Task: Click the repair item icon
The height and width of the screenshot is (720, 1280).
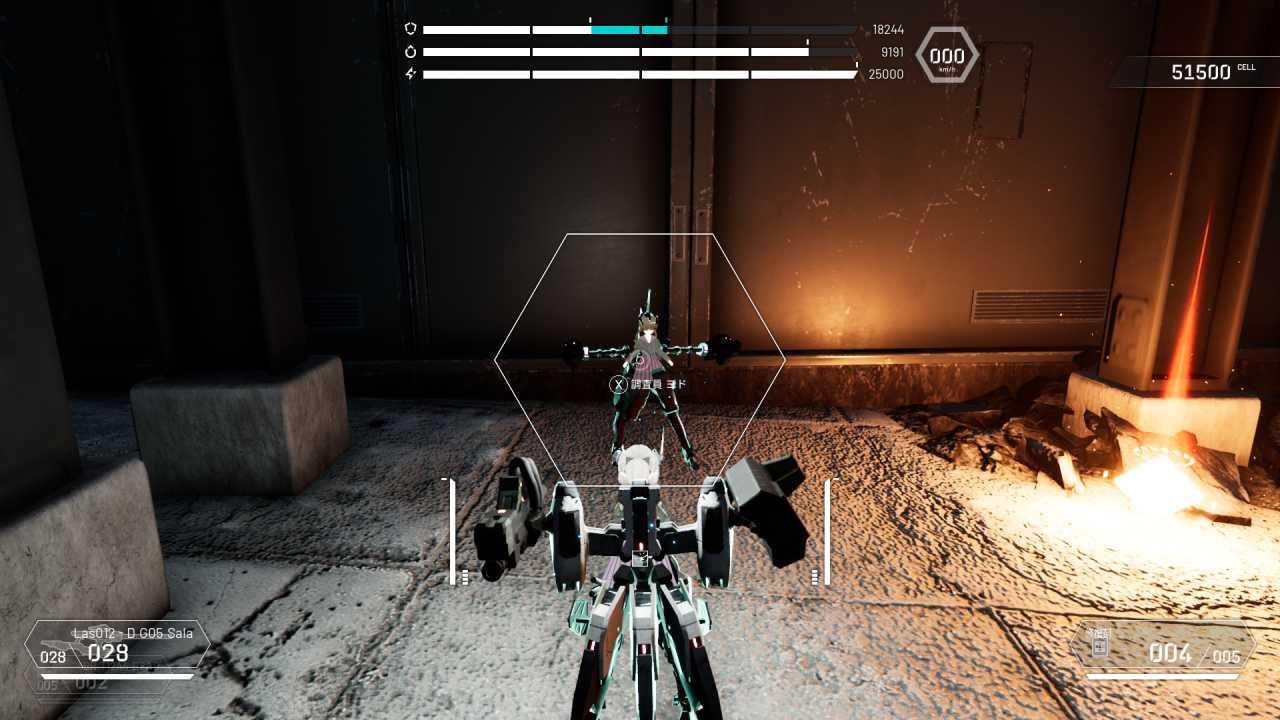Action: point(1100,645)
